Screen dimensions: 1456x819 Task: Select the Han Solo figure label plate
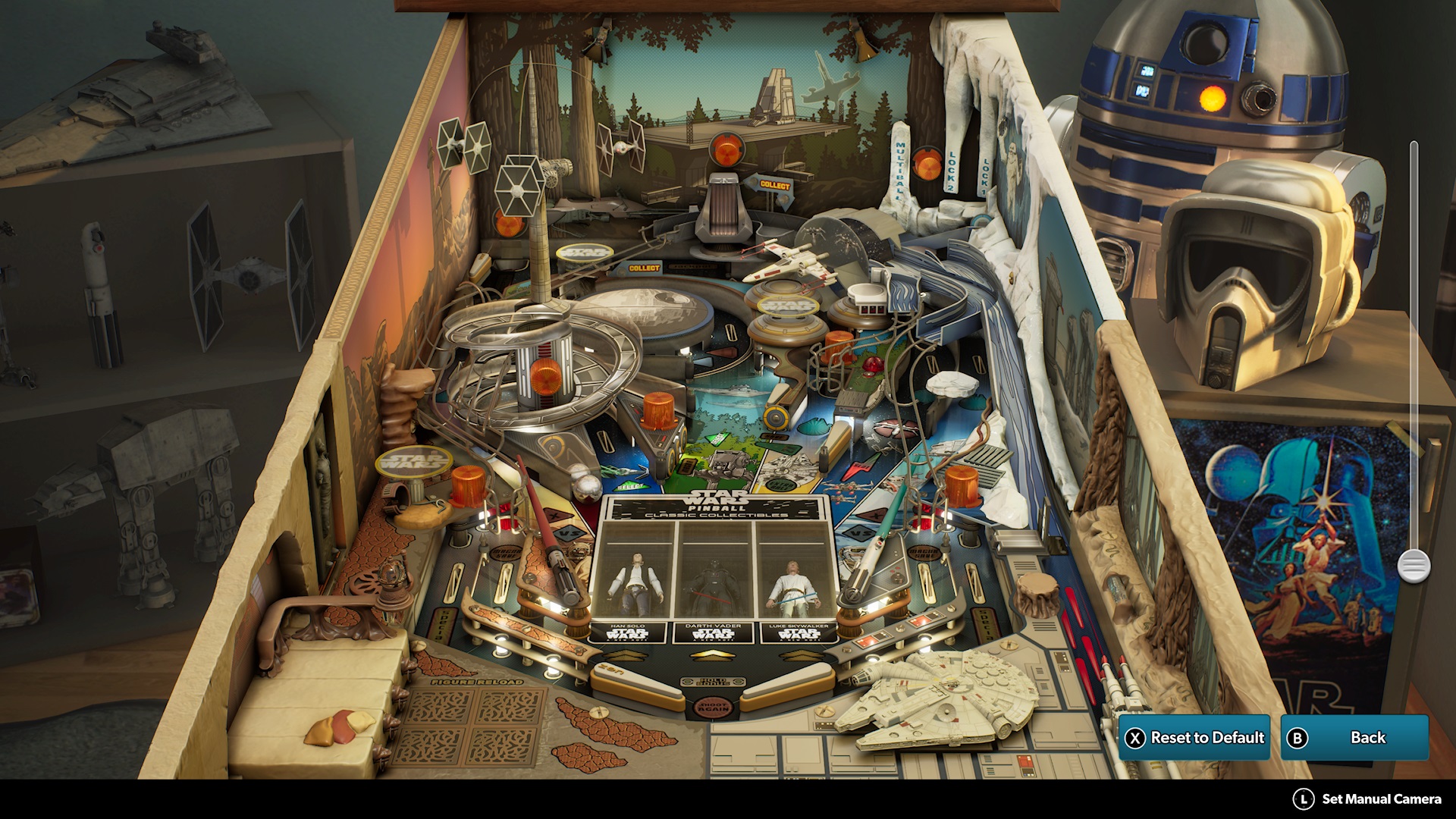(628, 633)
